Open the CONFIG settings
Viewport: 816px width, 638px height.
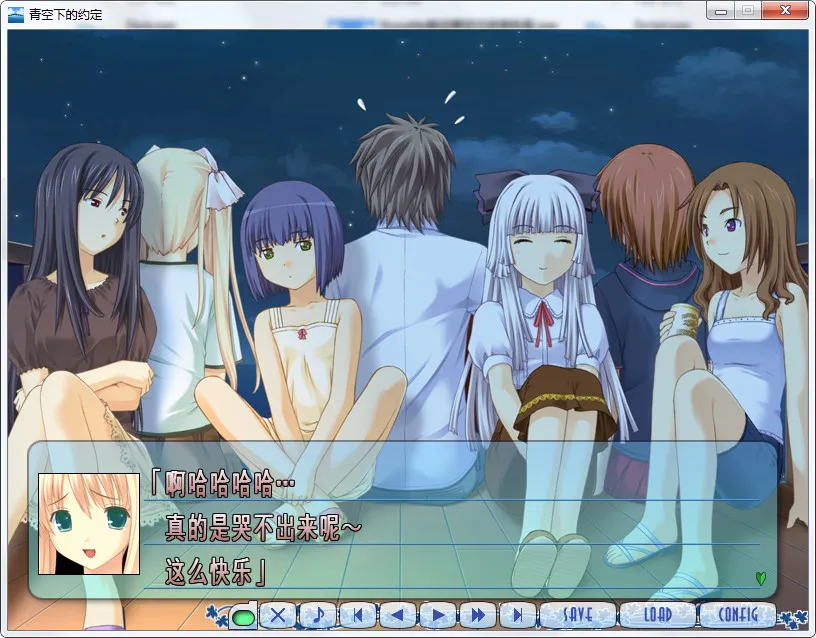pyautogui.click(x=736, y=614)
